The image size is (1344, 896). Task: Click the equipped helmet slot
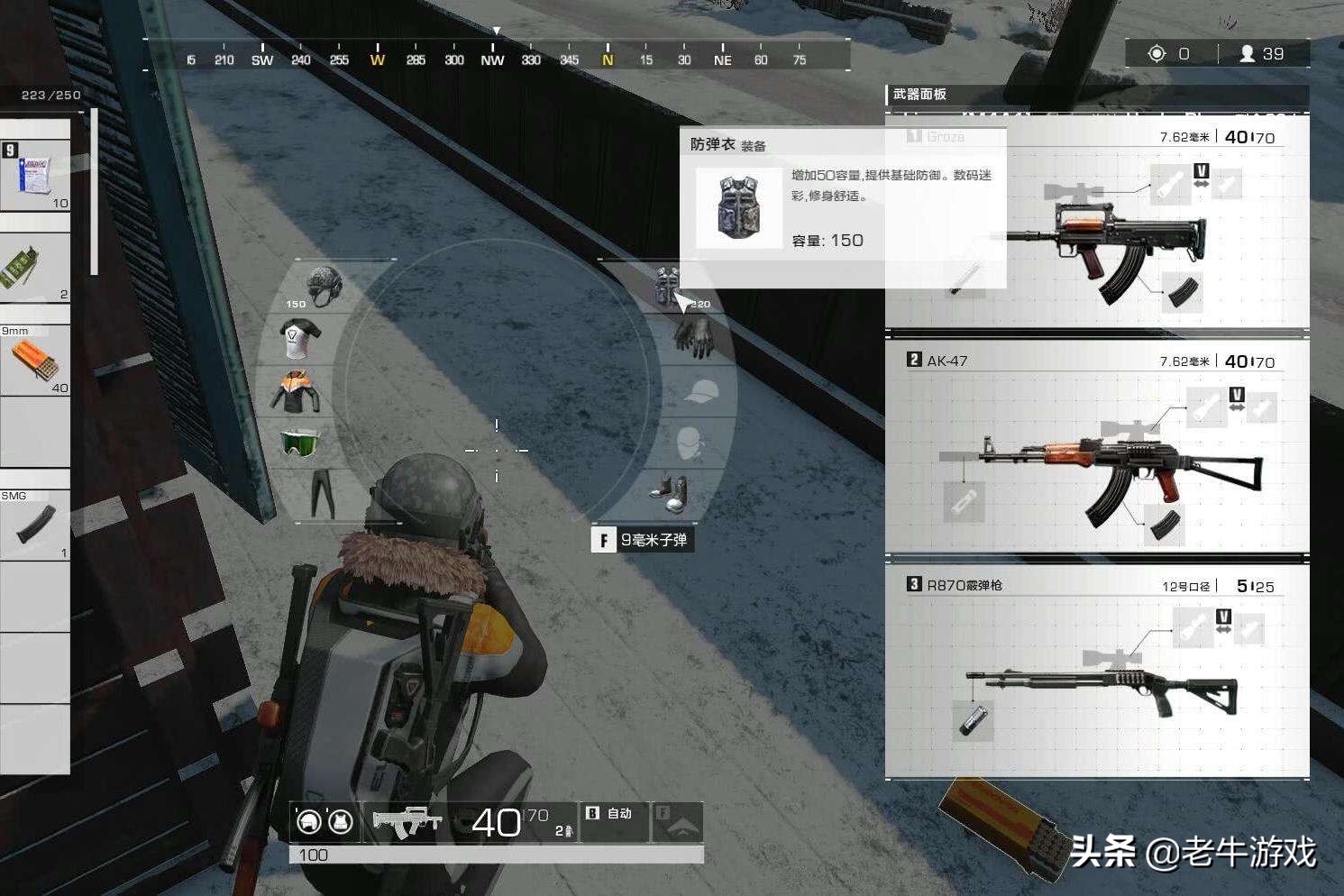[323, 285]
